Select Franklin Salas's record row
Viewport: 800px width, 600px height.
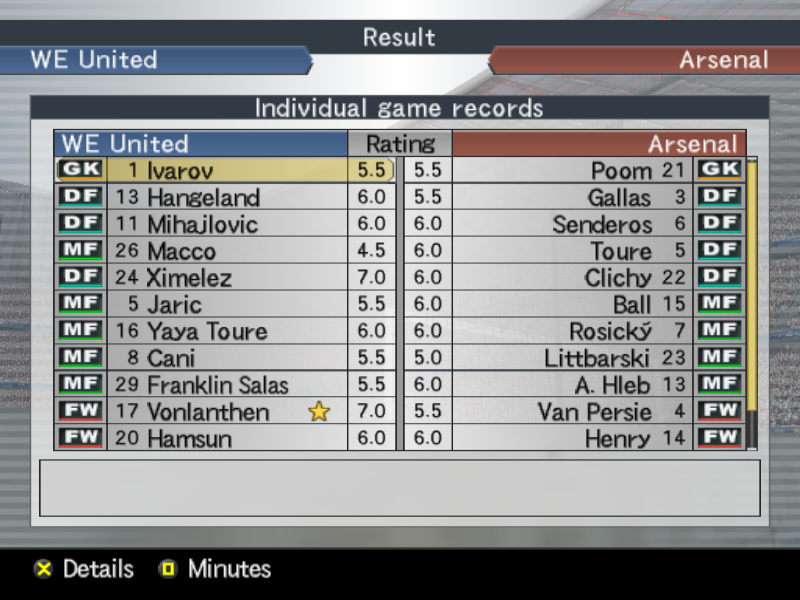click(200, 385)
